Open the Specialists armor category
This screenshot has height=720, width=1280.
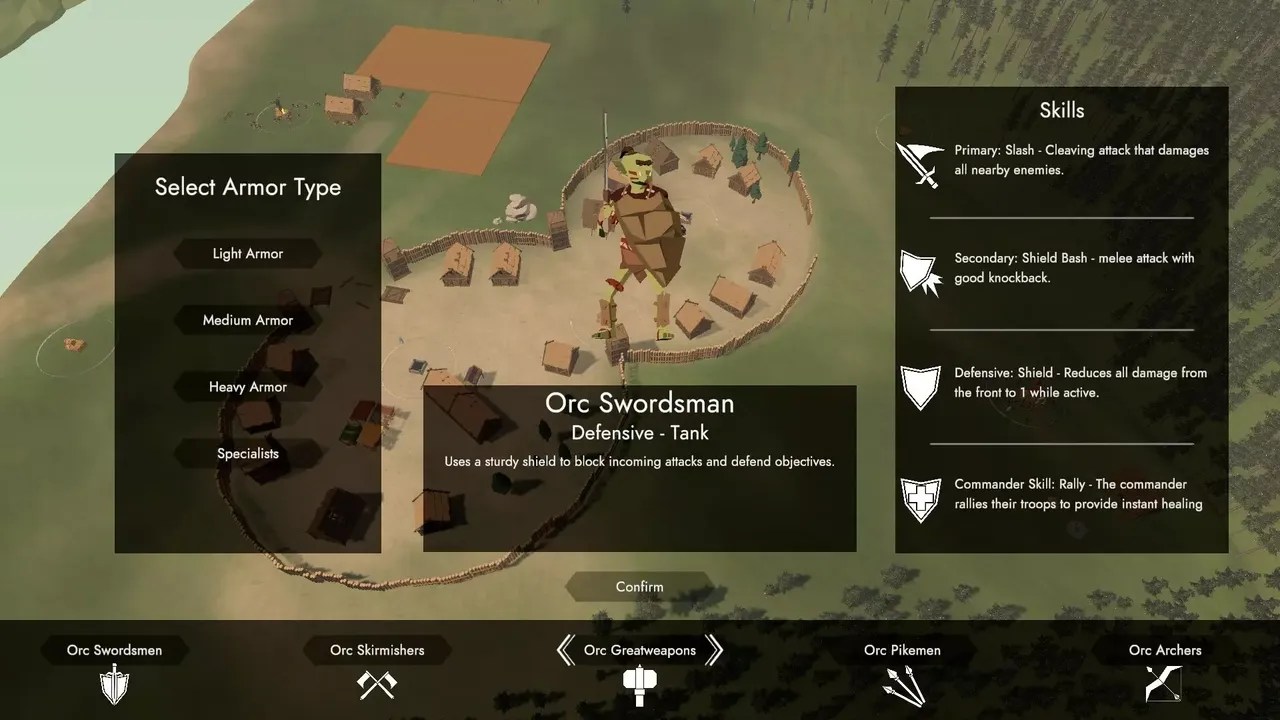(x=248, y=454)
